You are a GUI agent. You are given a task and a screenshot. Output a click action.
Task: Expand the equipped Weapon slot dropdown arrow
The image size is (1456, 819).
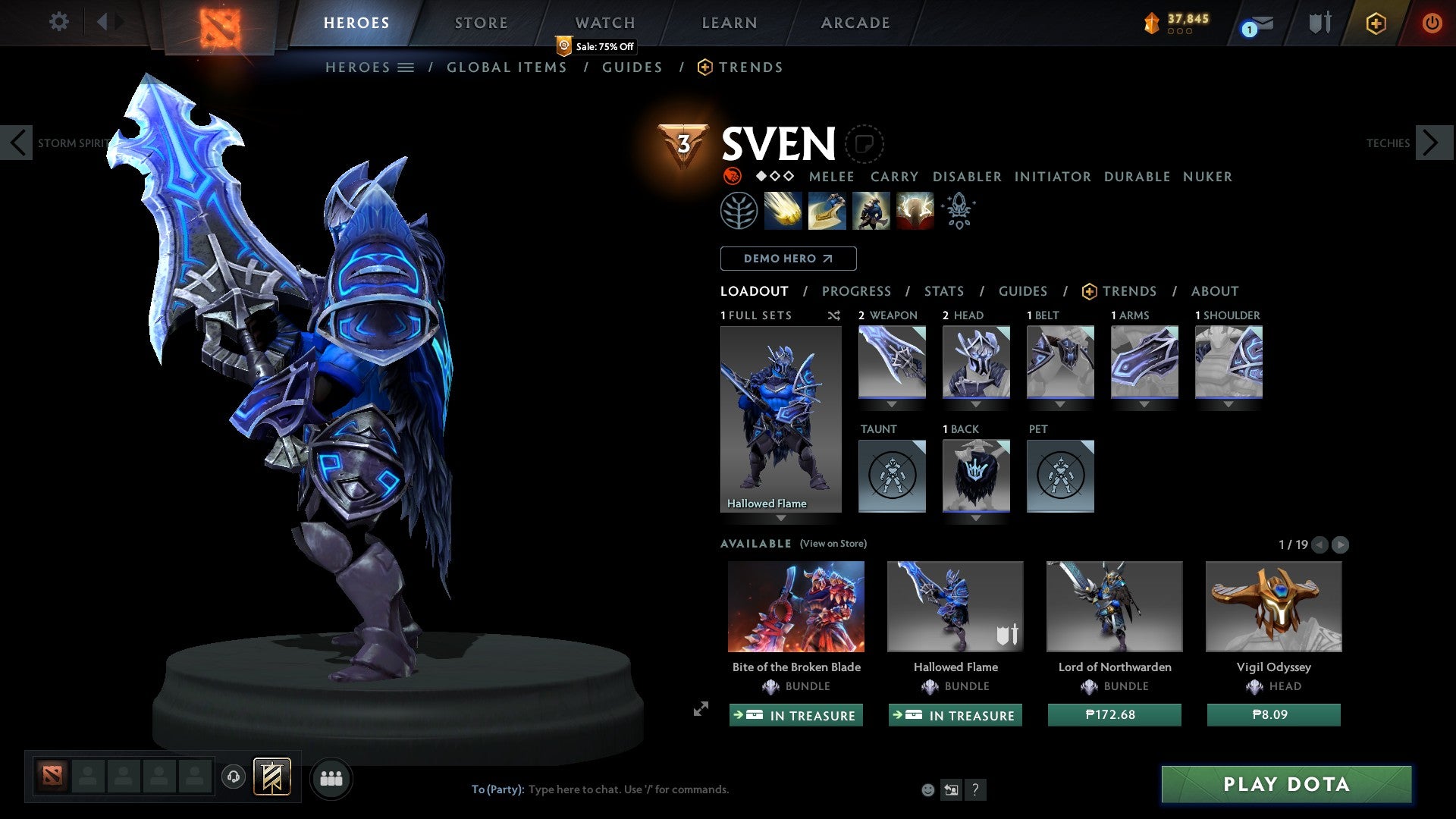(x=892, y=403)
